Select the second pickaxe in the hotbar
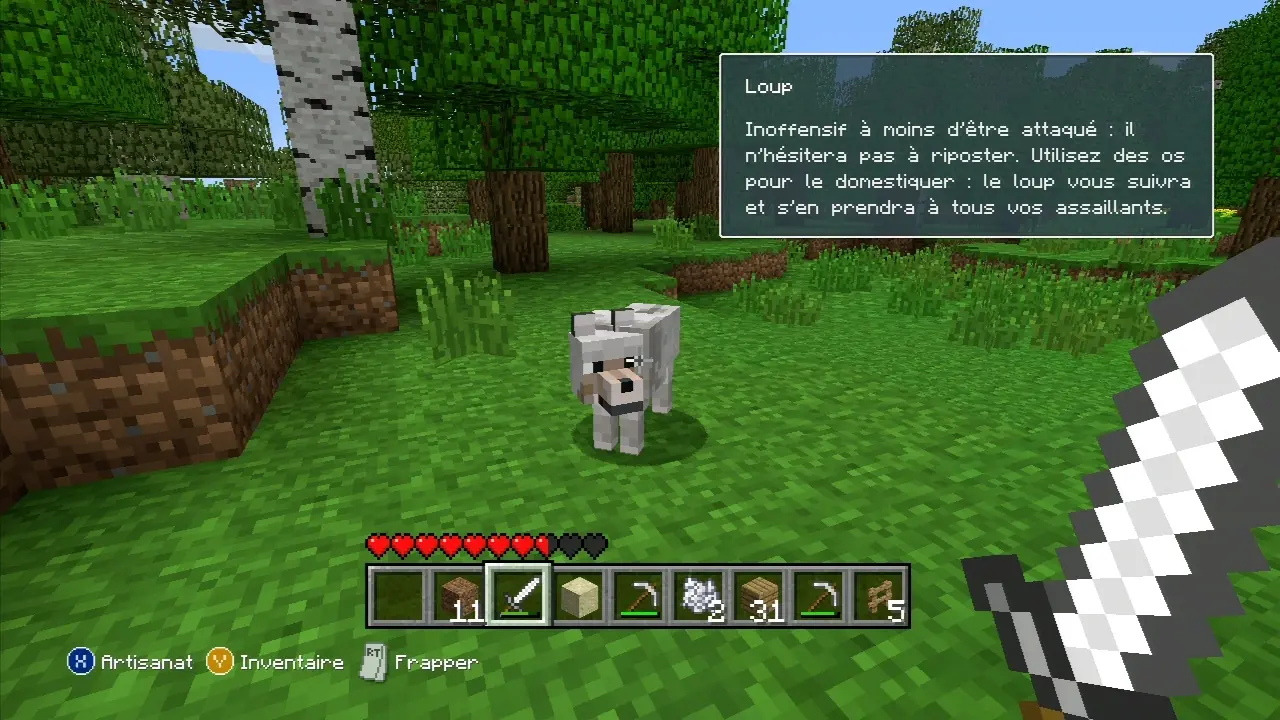The width and height of the screenshot is (1280, 720). [818, 595]
